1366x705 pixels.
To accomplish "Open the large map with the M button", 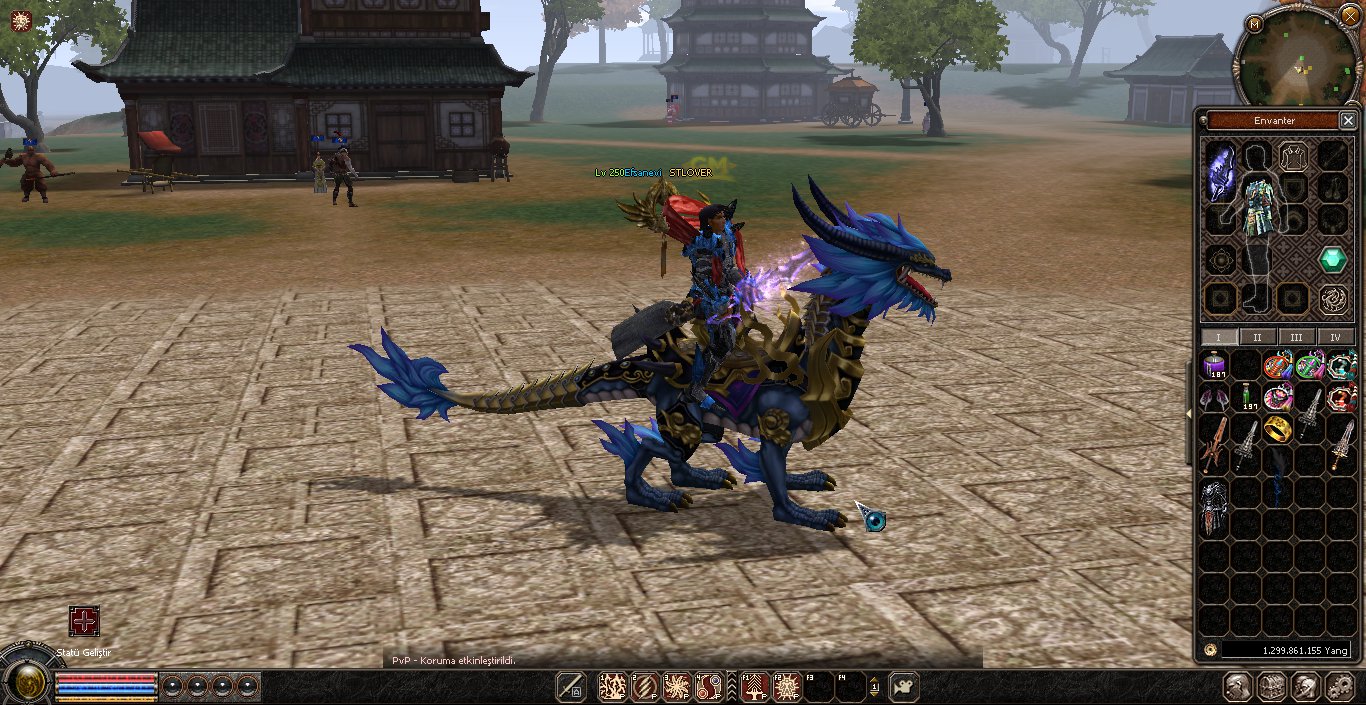I will click(x=1255, y=23).
